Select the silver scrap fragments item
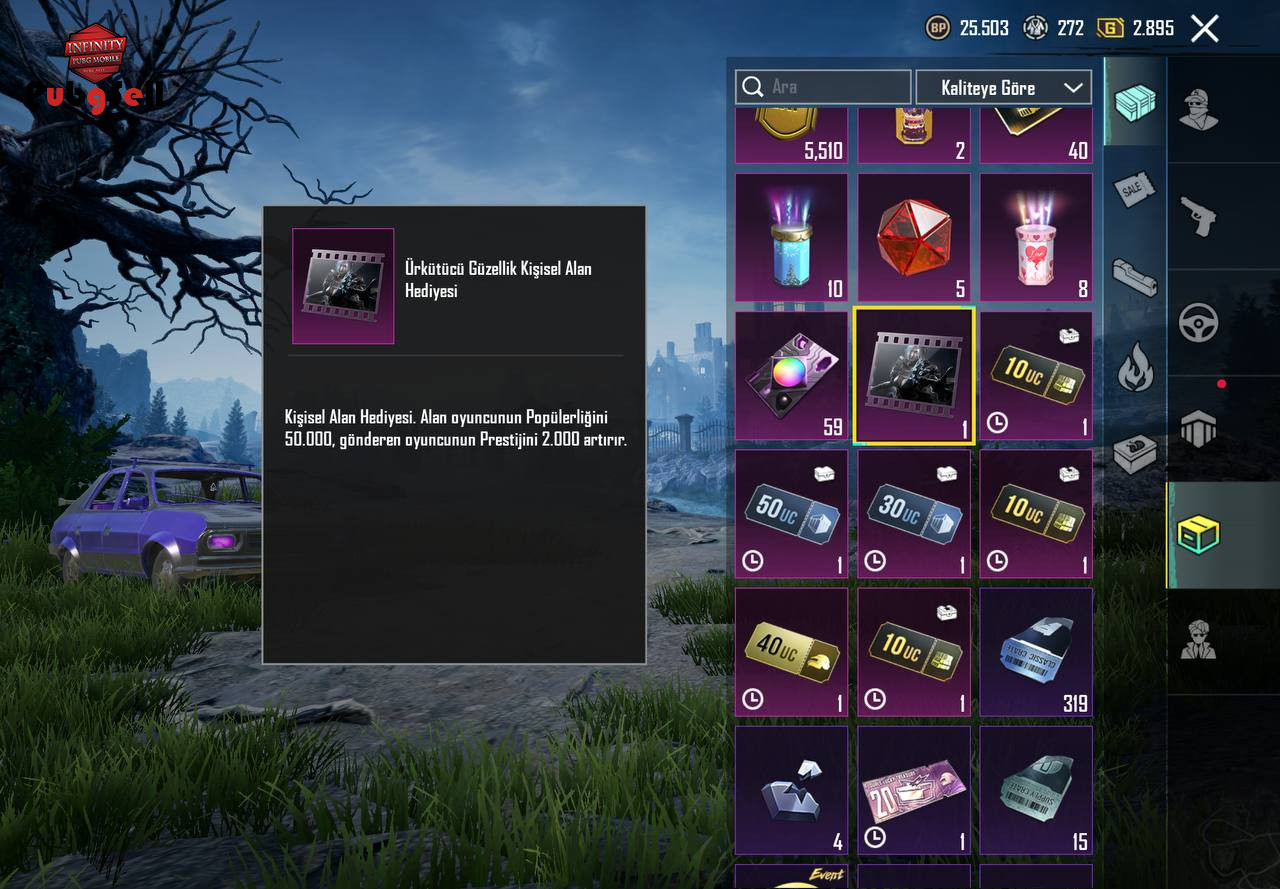The width and height of the screenshot is (1280, 889). (x=791, y=790)
